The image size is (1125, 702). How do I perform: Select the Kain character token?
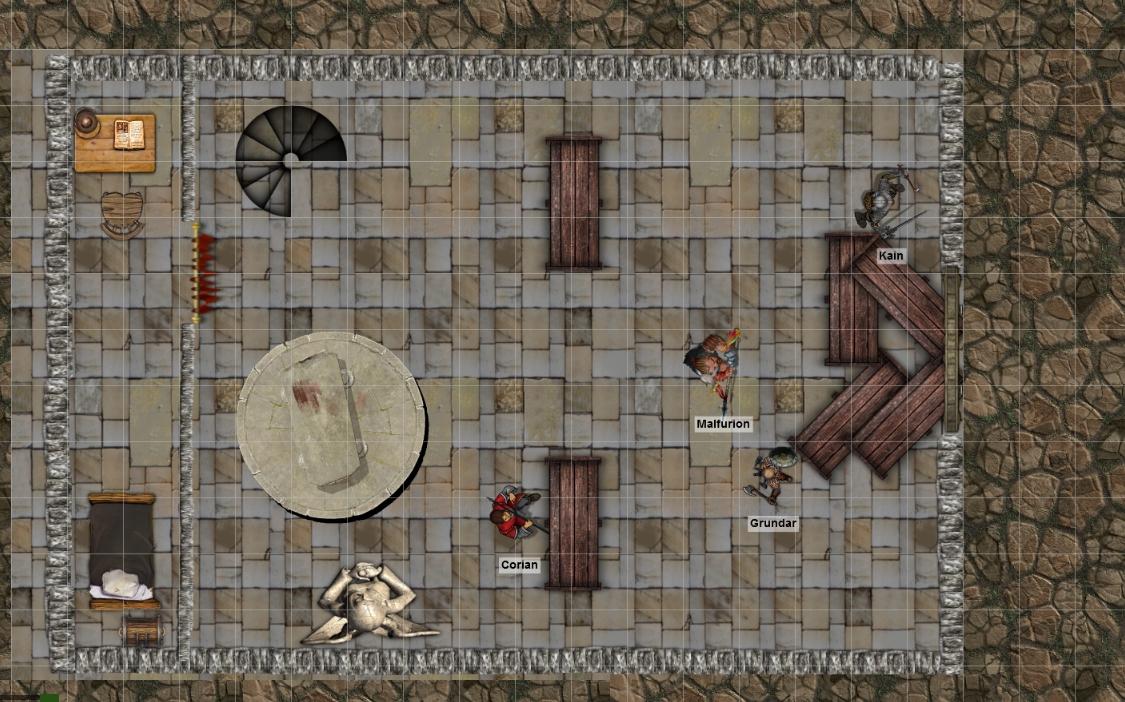click(x=884, y=203)
